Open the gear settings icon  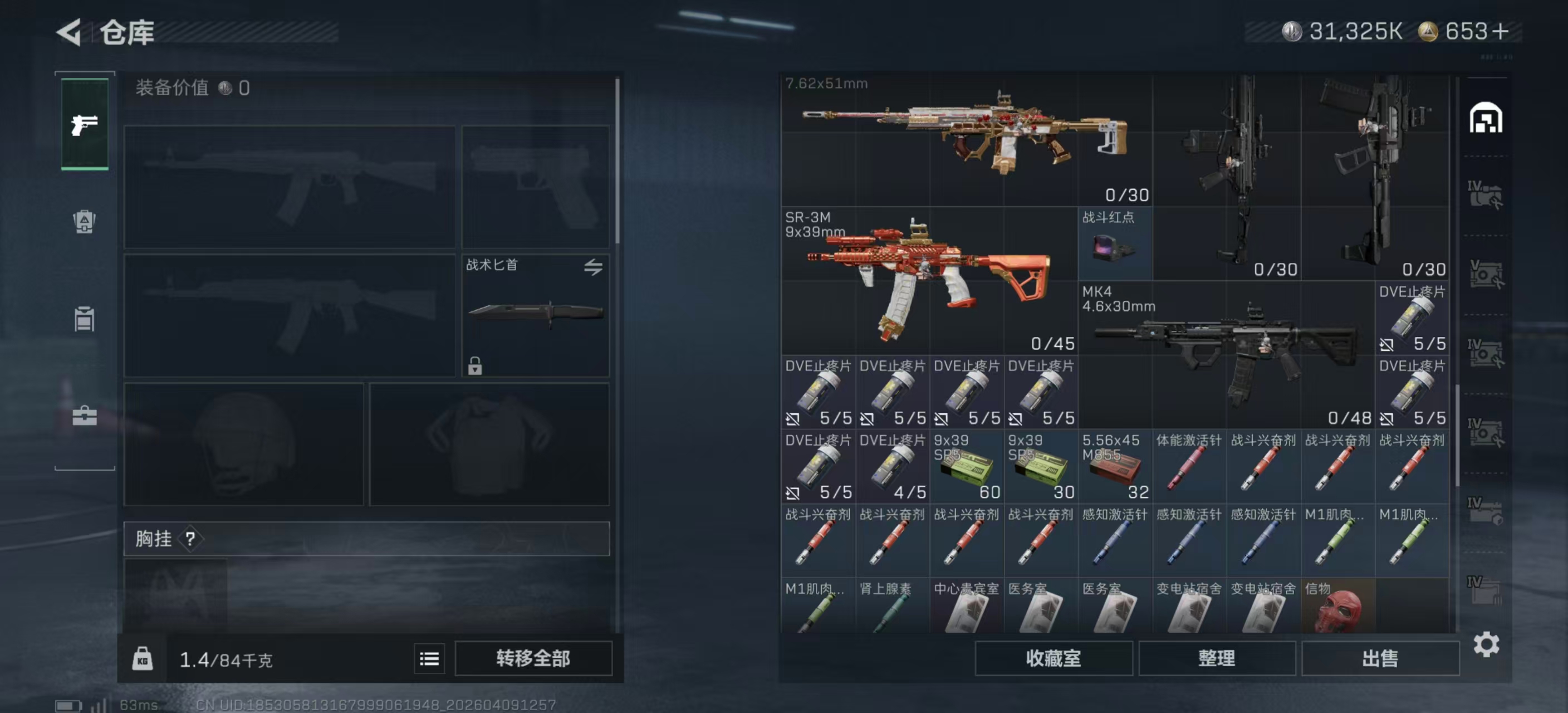tap(1486, 644)
